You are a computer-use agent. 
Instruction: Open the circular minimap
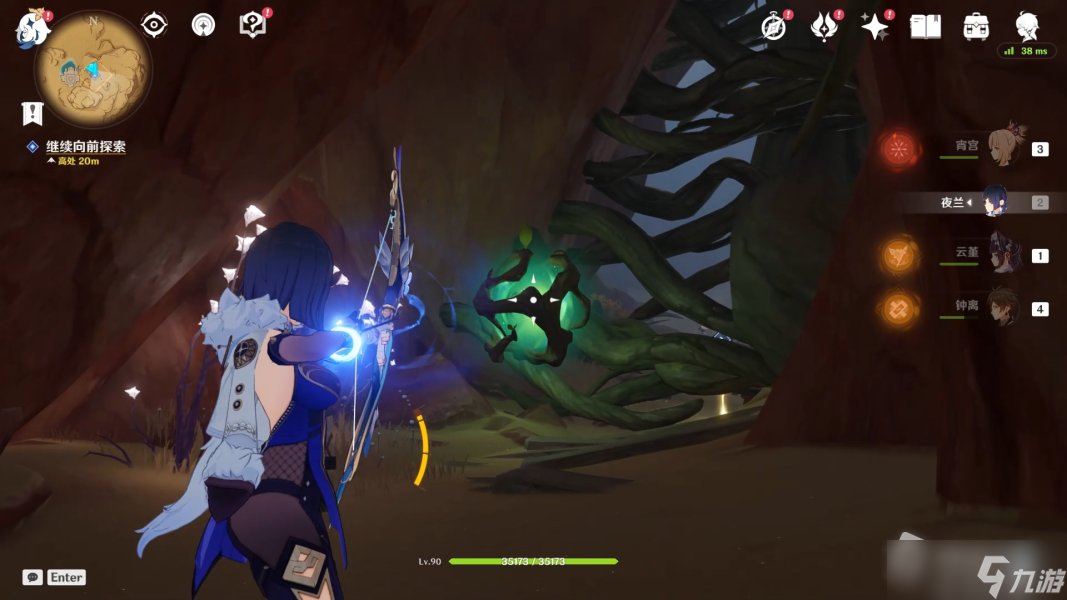click(x=92, y=70)
